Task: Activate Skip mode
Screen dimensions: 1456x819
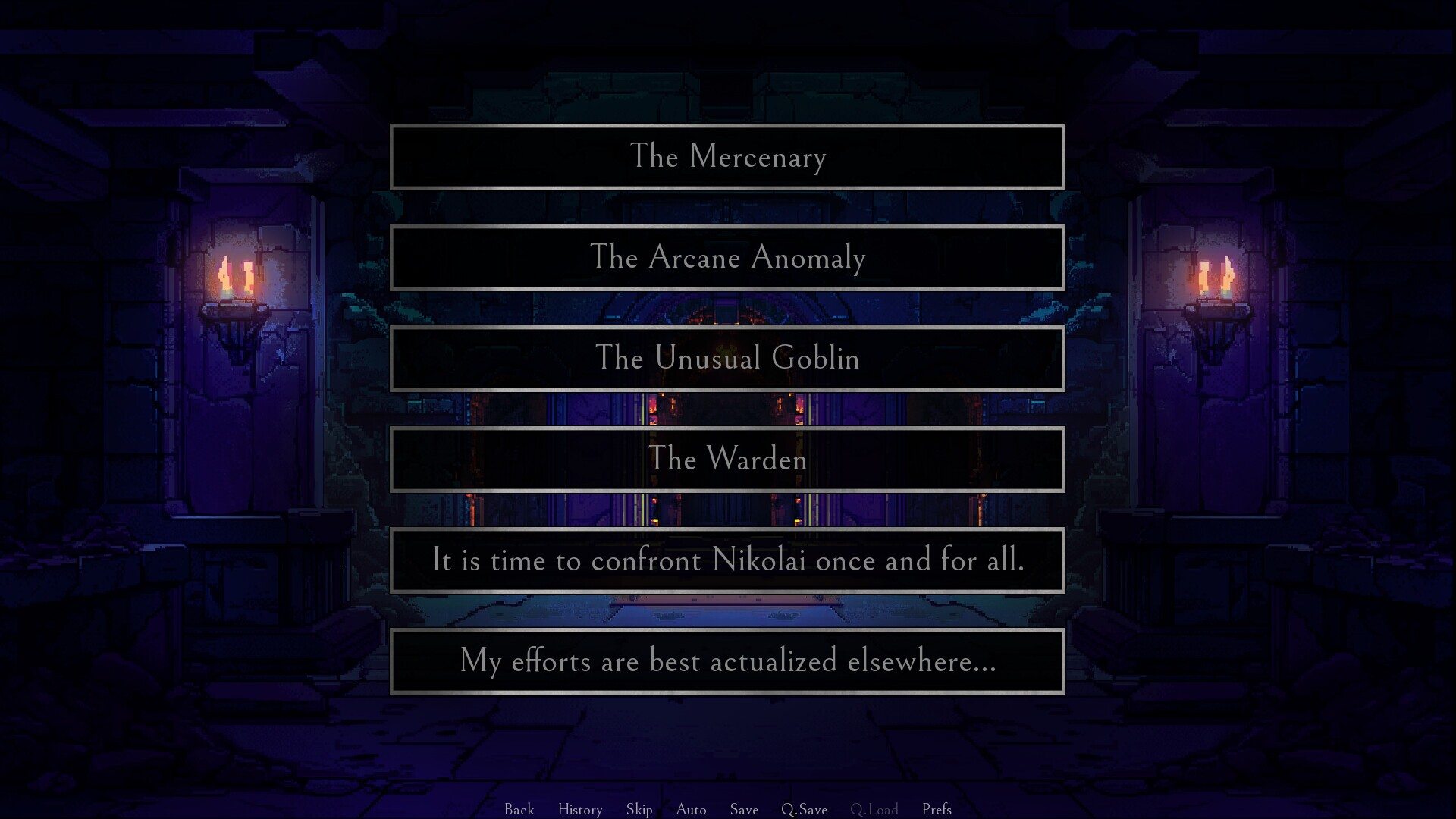Action: point(639,809)
